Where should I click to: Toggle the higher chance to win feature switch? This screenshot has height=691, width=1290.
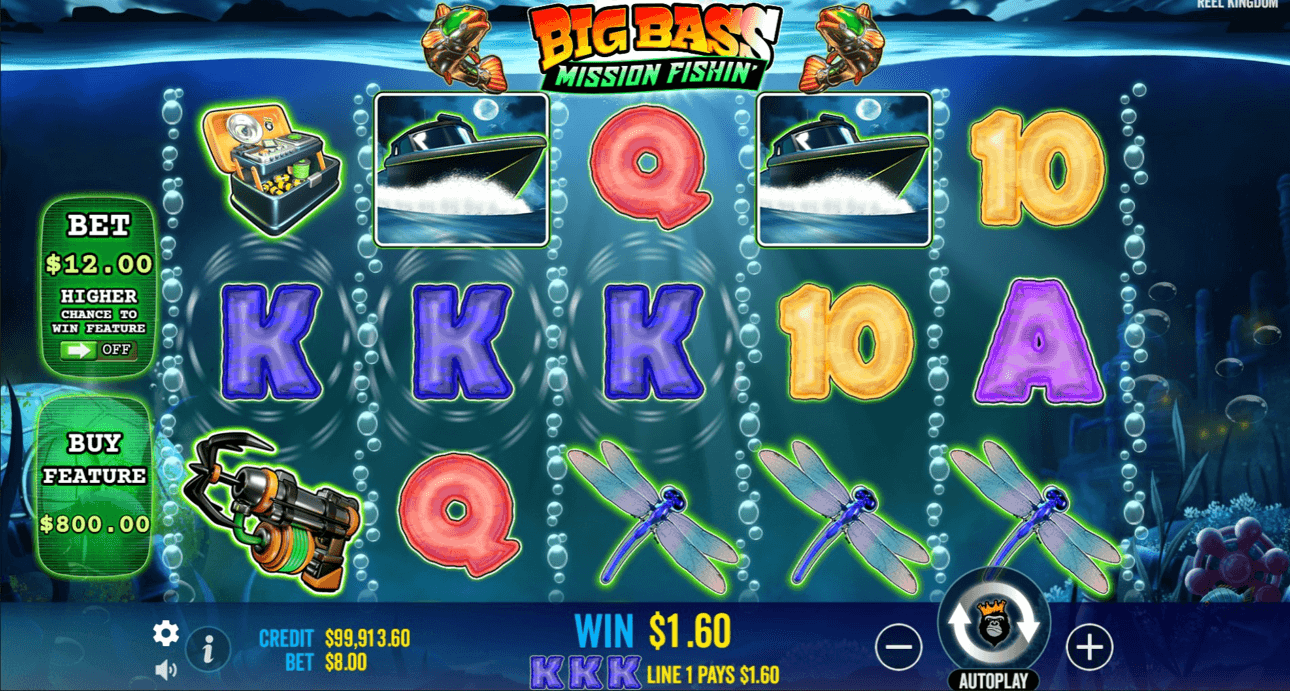(x=97, y=350)
